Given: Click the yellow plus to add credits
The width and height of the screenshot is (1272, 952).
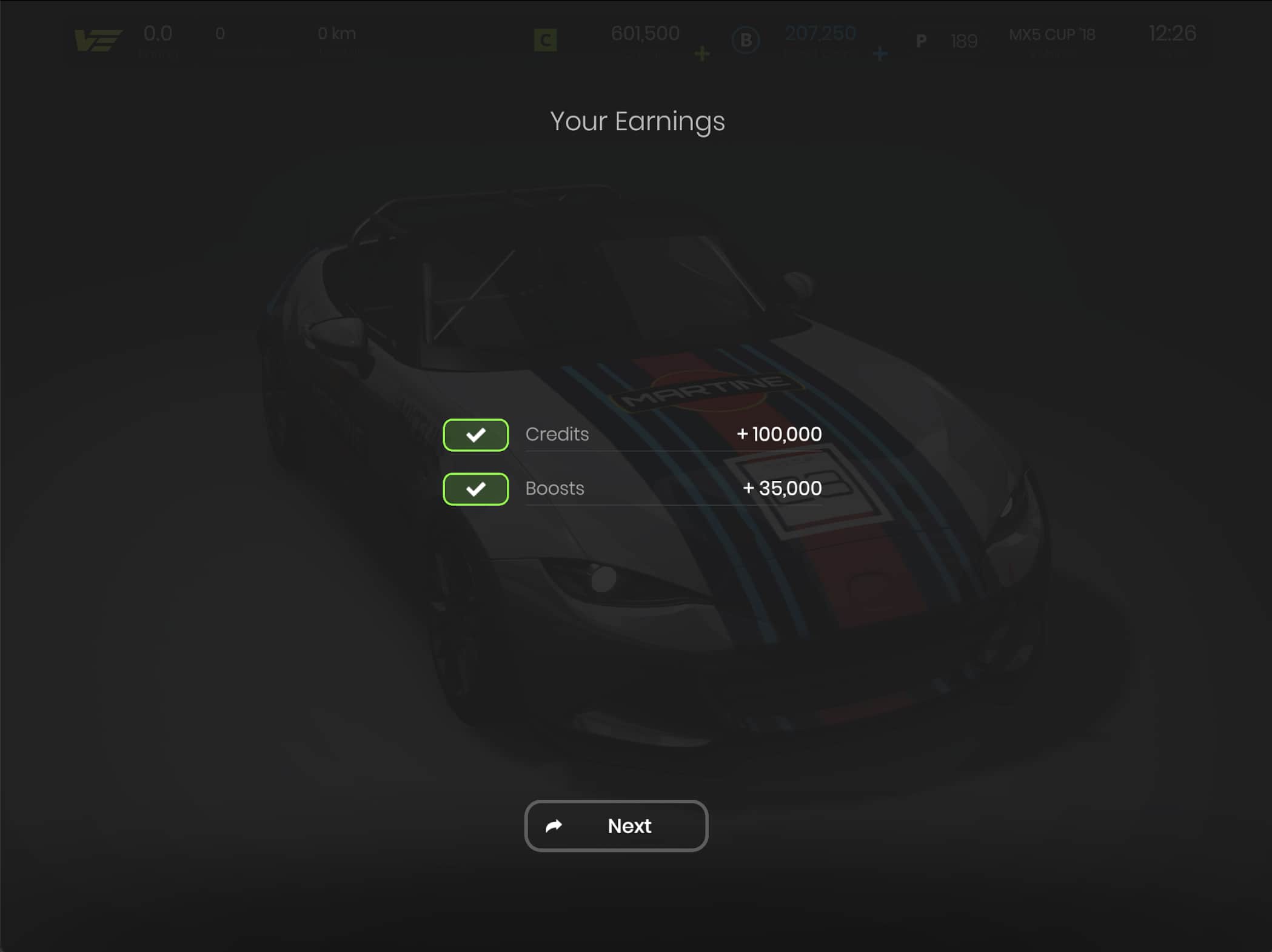Looking at the screenshot, I should coord(702,54).
